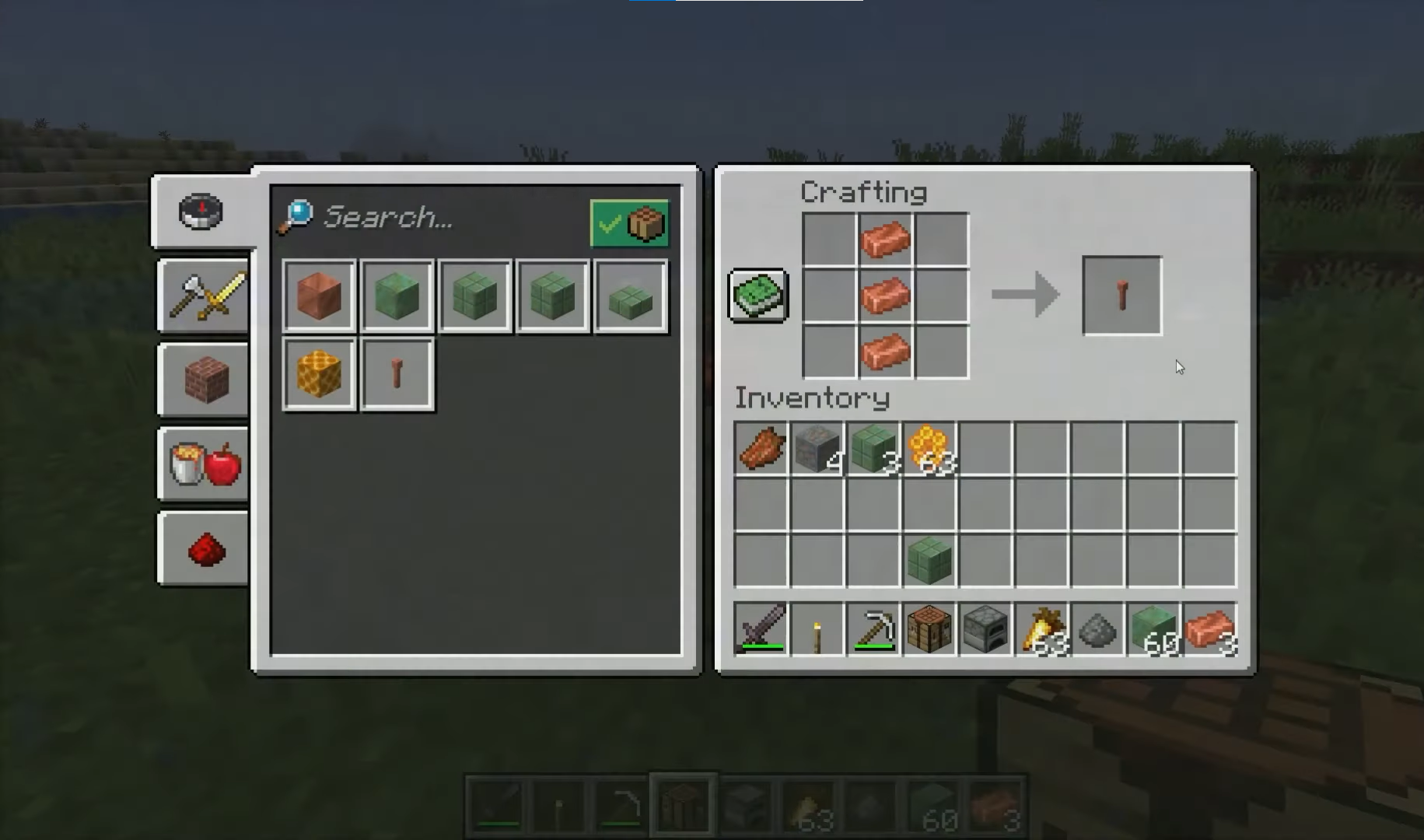Select the weathered cut copper block in inventory
Viewport: 1424px width, 840px height.
pos(929,558)
